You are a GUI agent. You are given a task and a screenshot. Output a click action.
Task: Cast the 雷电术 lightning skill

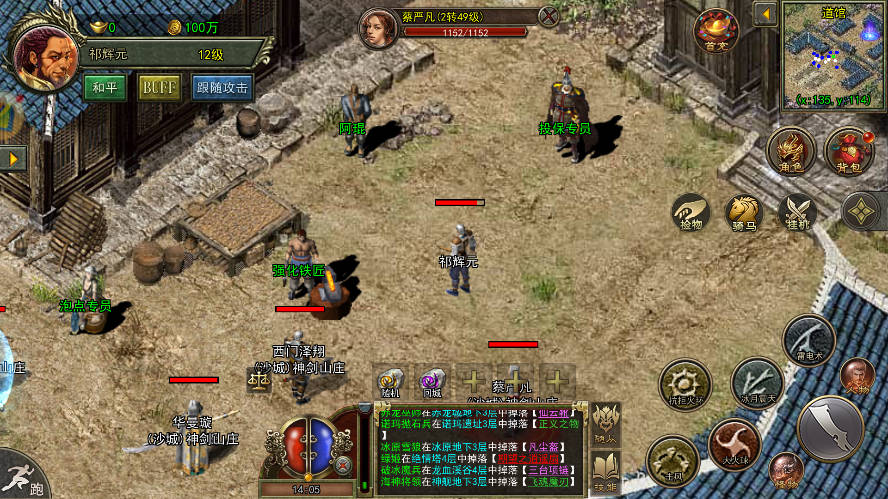click(808, 340)
